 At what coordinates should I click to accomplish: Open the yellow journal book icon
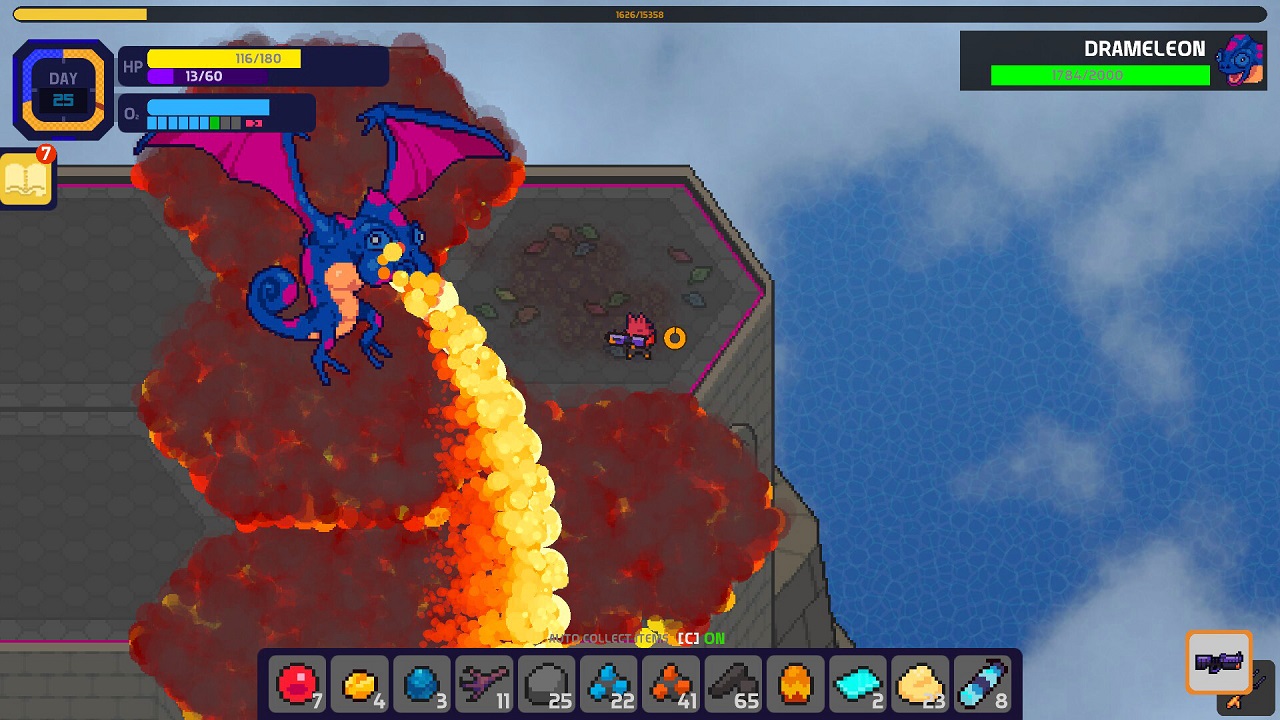pos(27,180)
